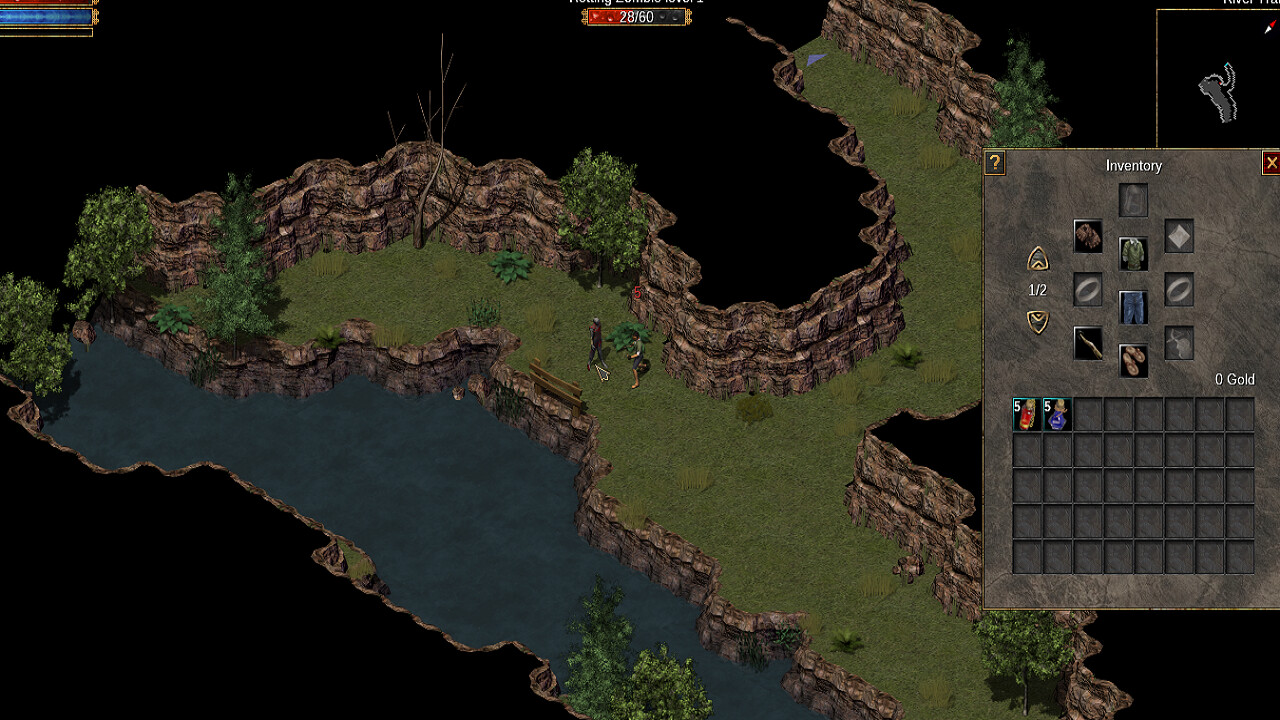This screenshot has height=720, width=1280.
Task: Select the club in the weapon slot
Action: click(1089, 344)
